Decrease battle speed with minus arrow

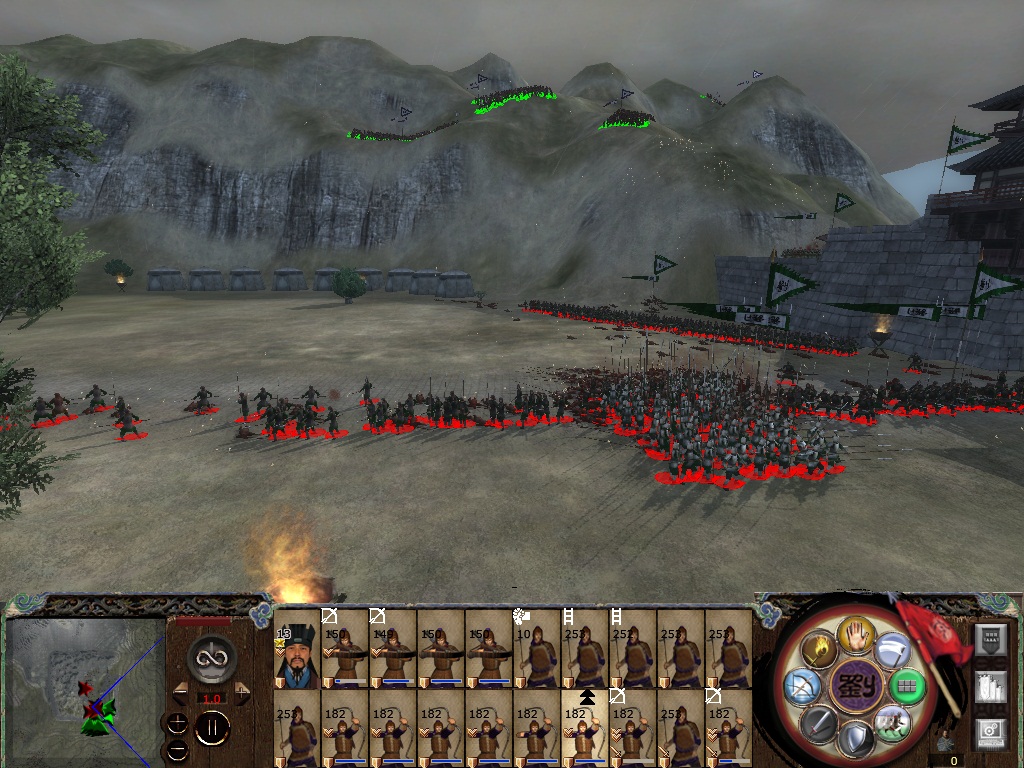click(x=180, y=692)
